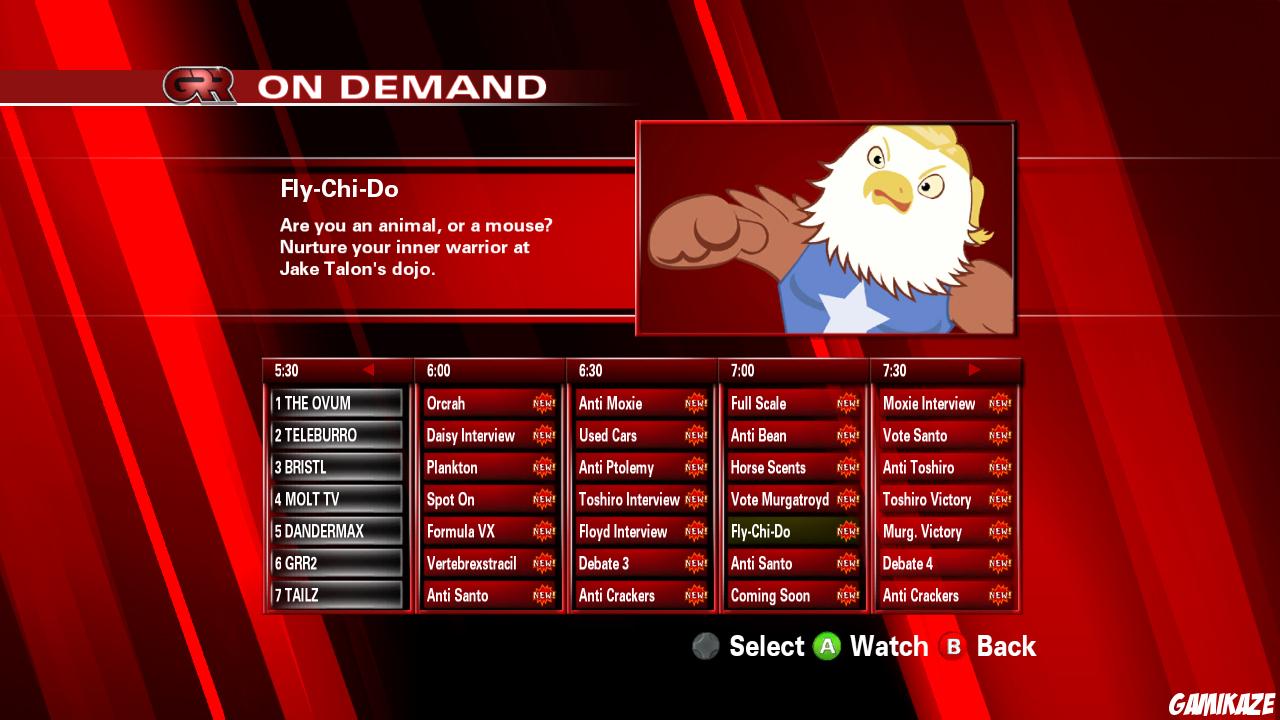
Task: Click the Fly-Chi-Do eagle preview image
Action: (827, 228)
